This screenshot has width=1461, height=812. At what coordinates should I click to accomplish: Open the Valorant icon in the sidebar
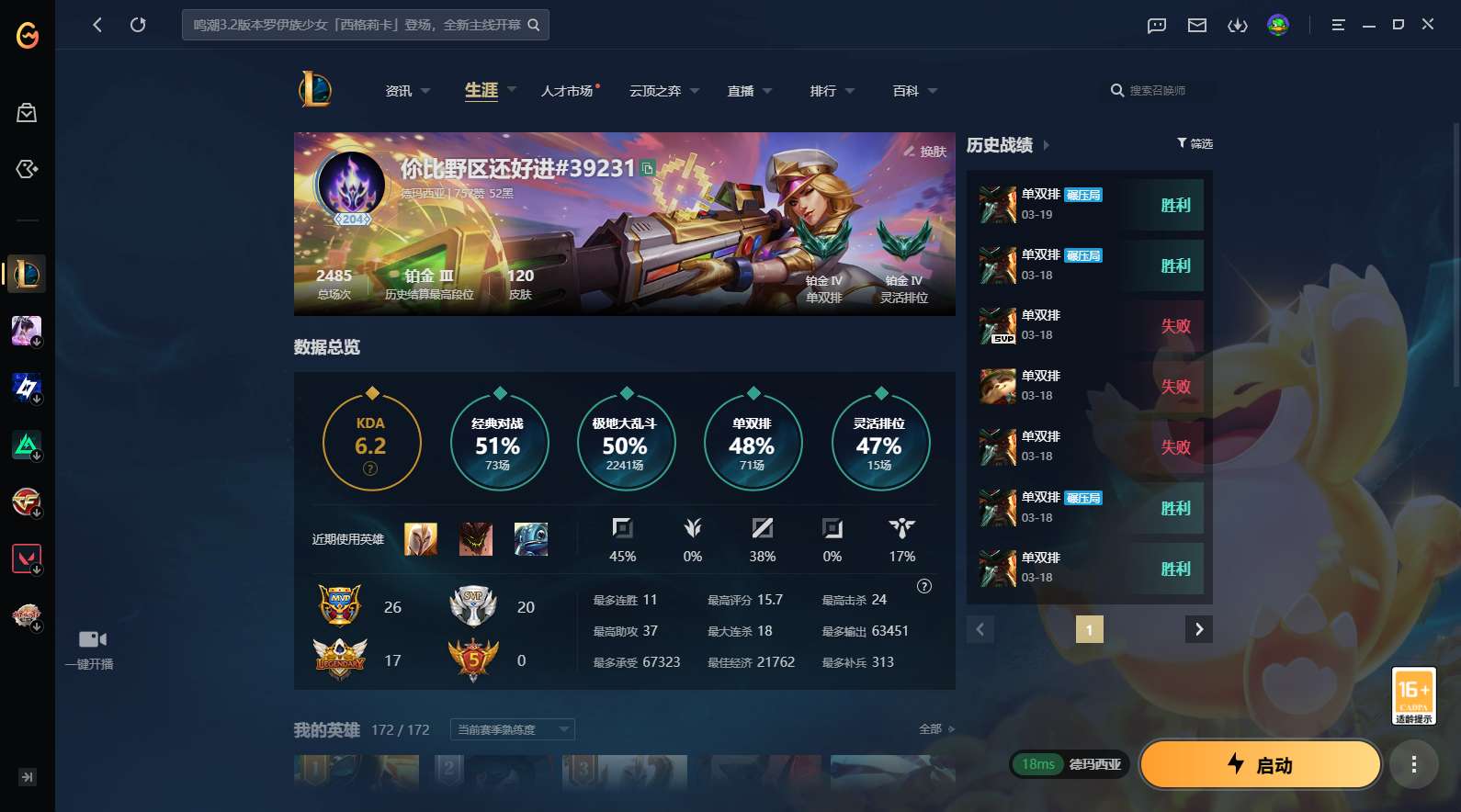pos(27,558)
